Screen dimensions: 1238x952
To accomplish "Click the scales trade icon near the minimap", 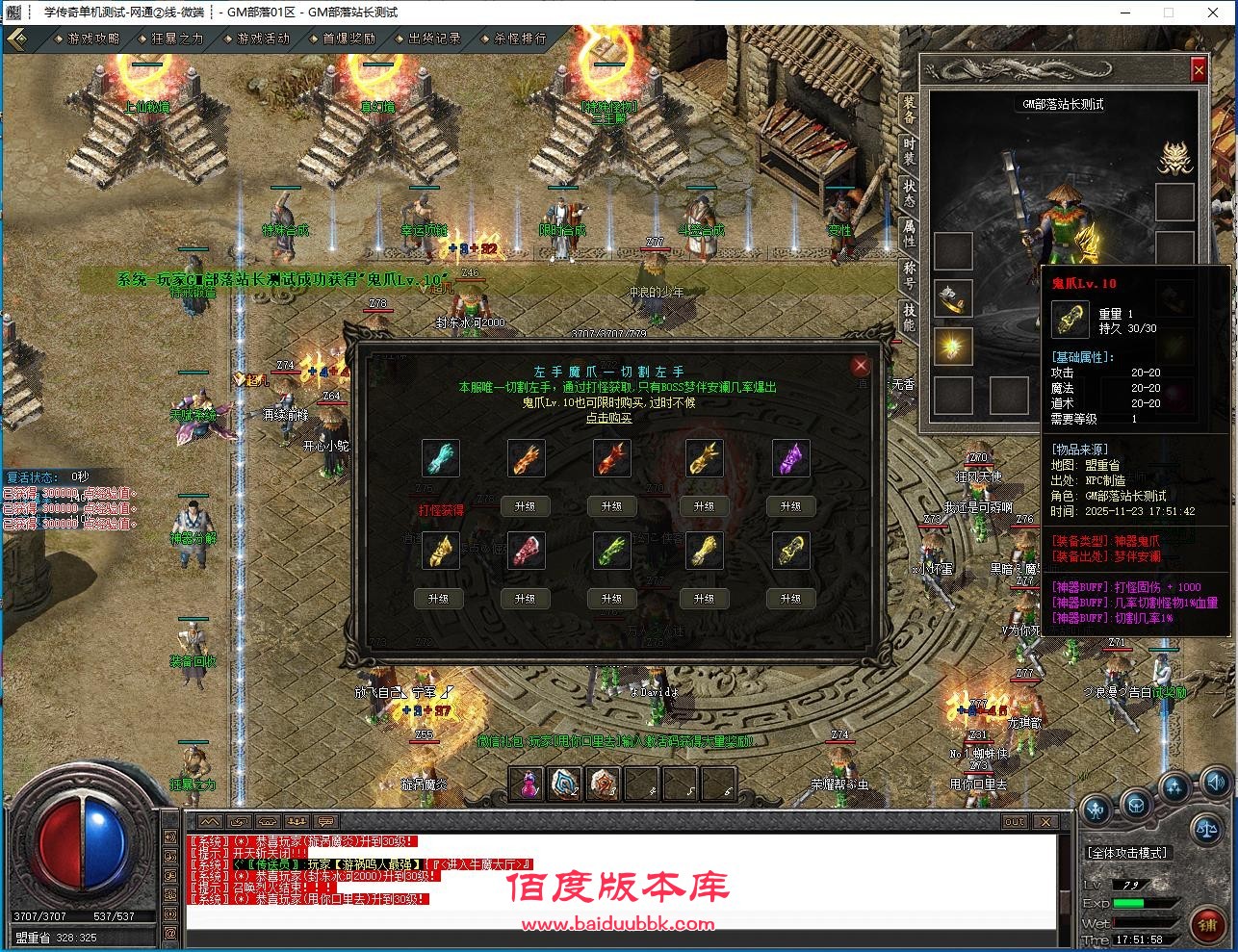I will (x=1207, y=830).
